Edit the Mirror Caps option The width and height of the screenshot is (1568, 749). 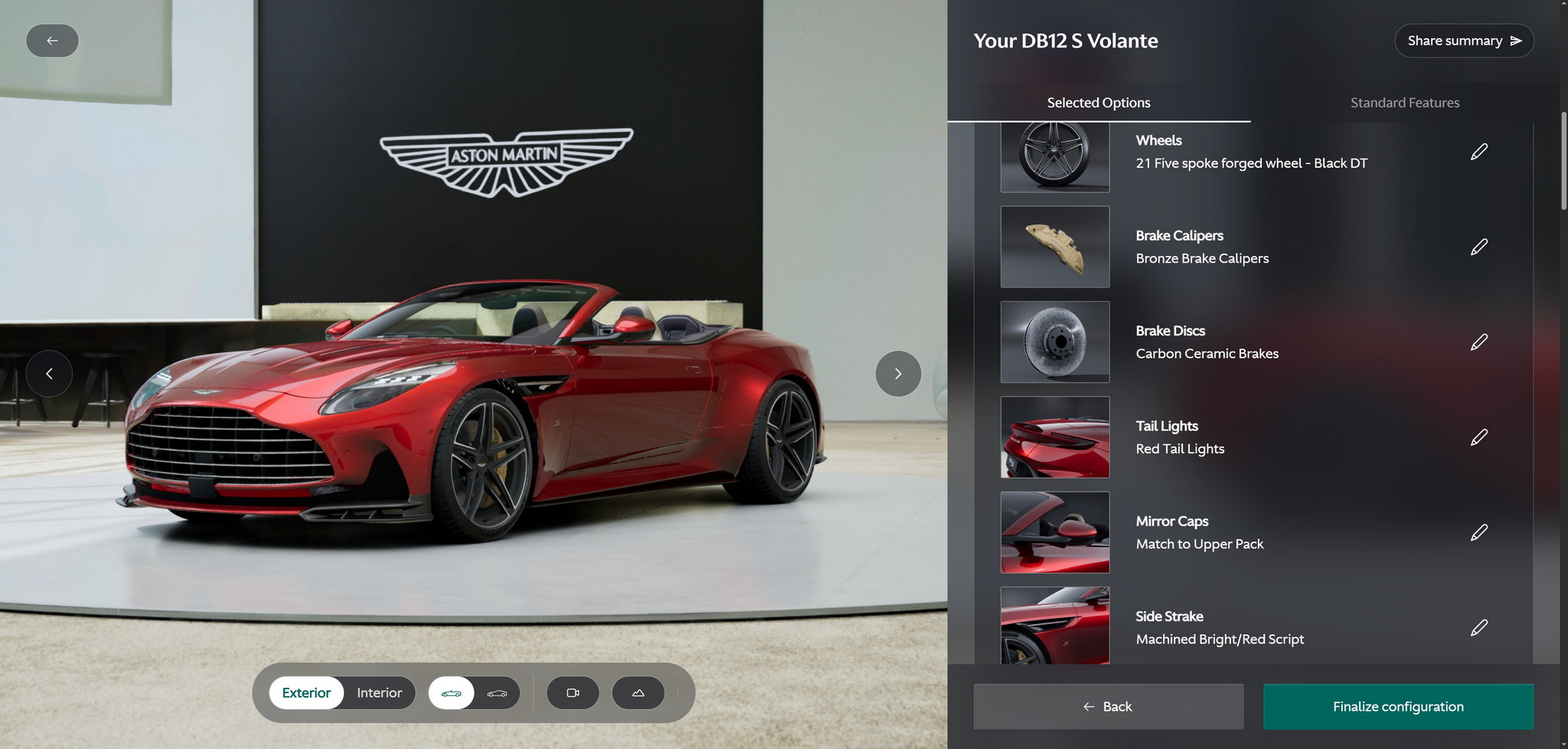(1478, 532)
